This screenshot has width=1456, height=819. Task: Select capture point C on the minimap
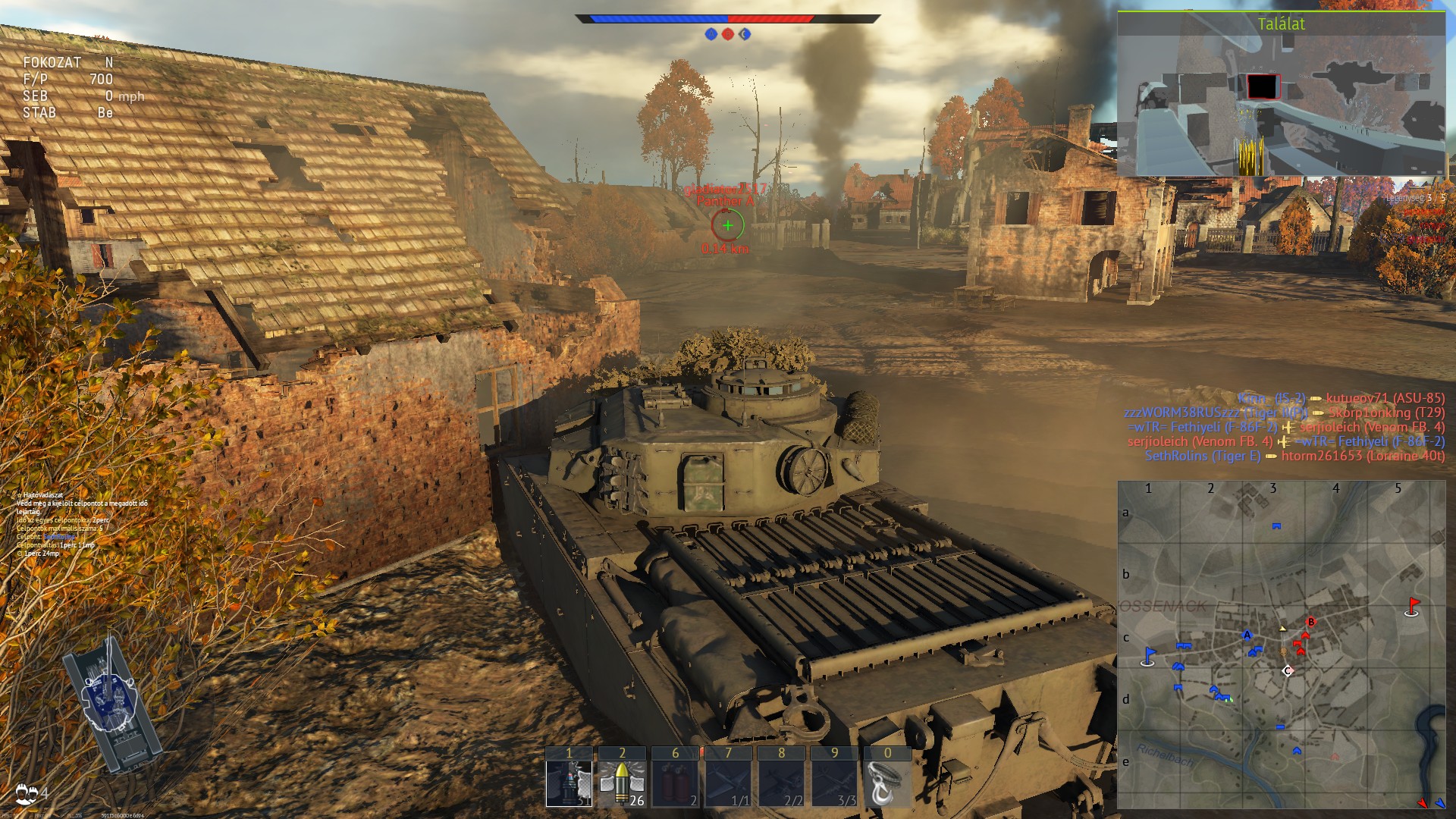tap(1287, 670)
